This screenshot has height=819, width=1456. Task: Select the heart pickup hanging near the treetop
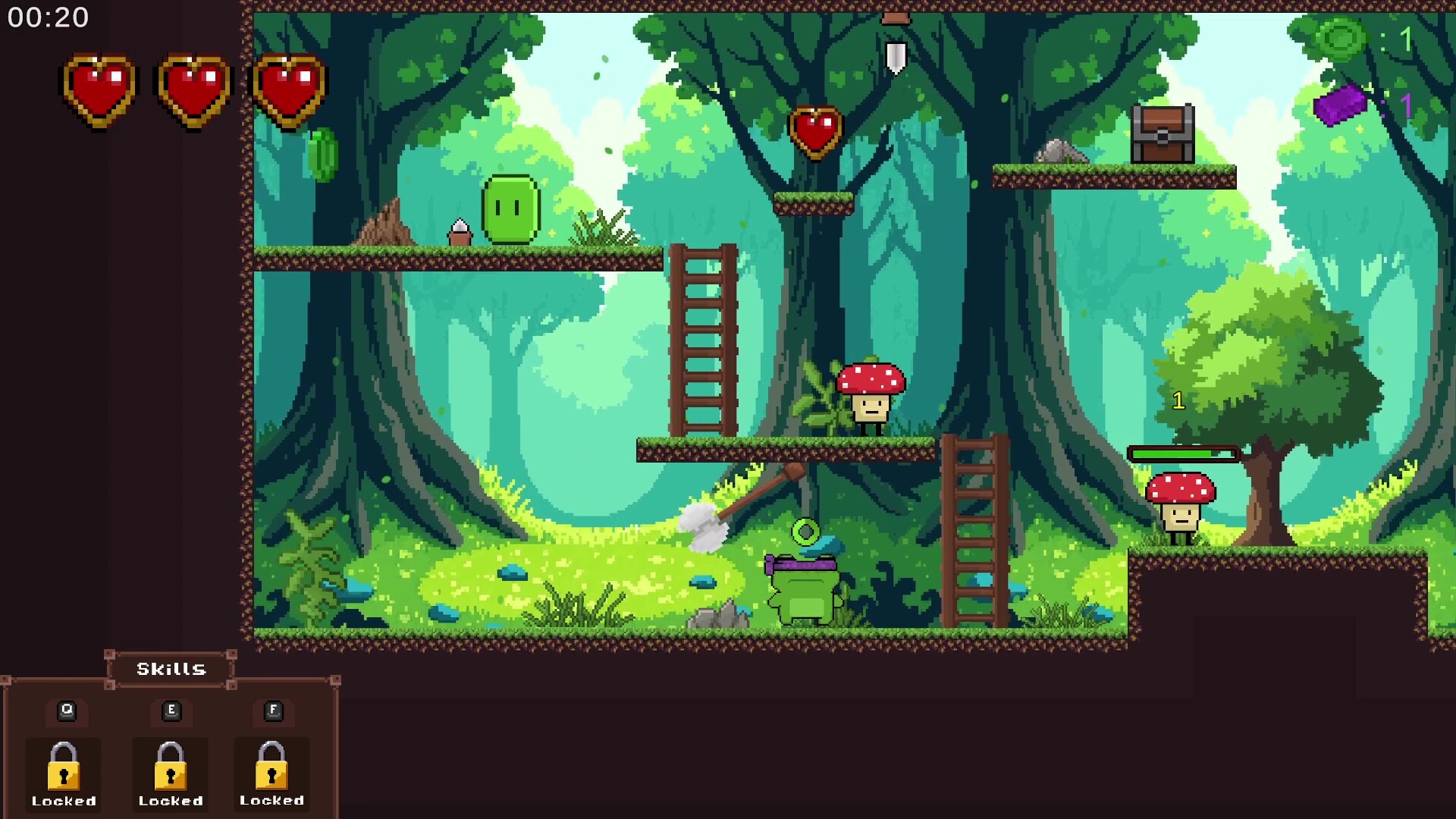[817, 131]
